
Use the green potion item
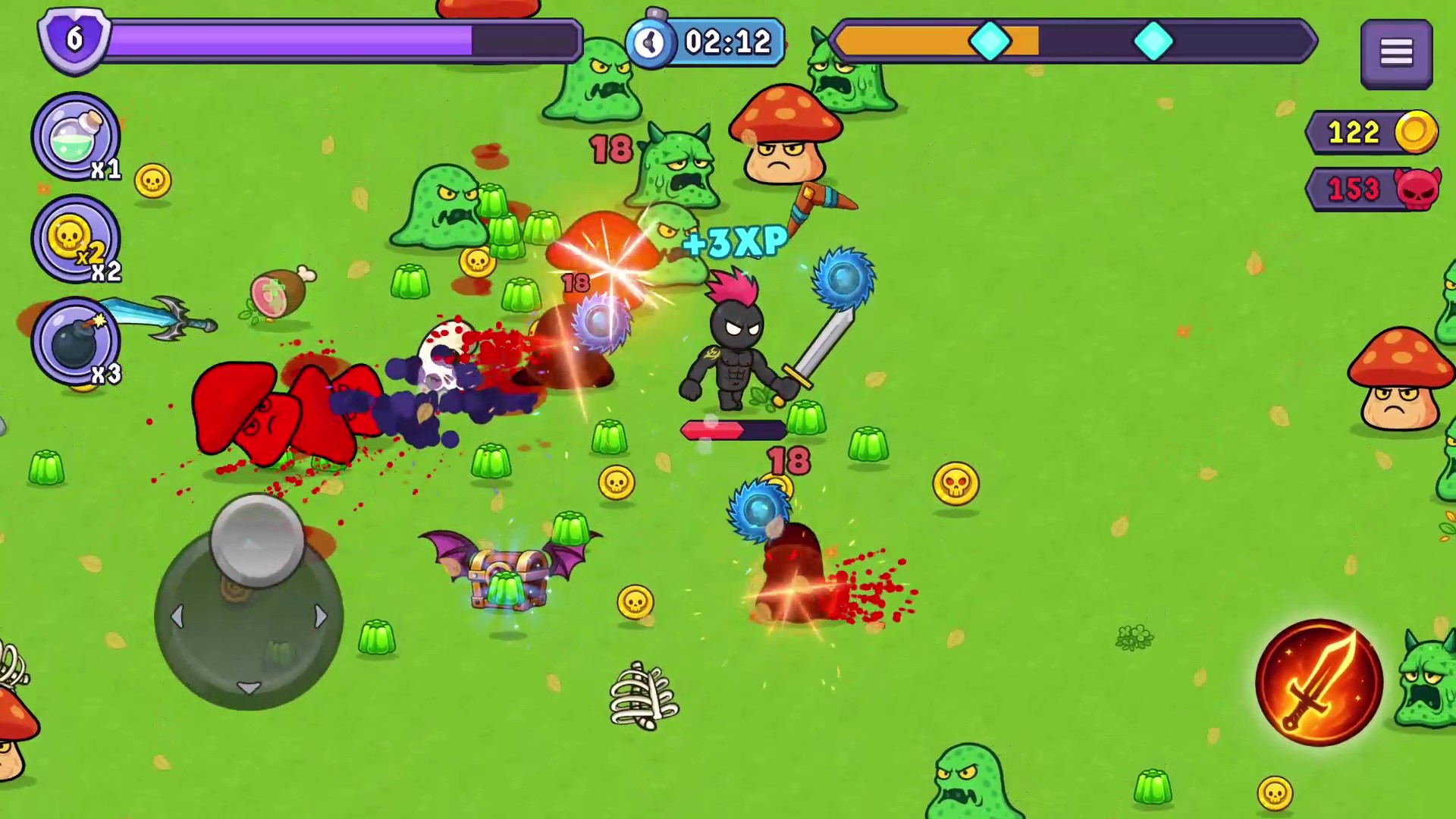click(76, 136)
